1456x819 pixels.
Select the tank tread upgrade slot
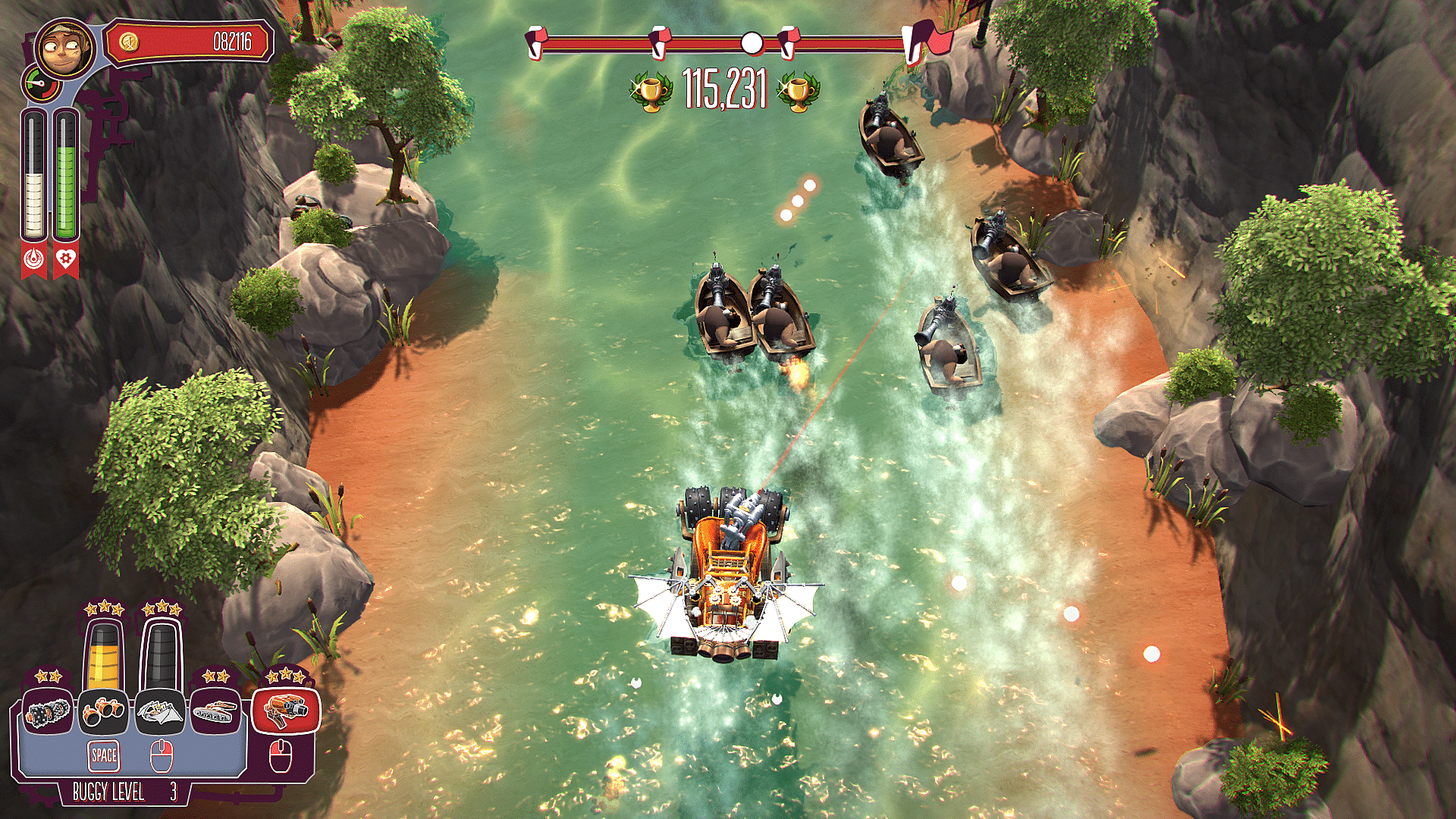(215, 711)
